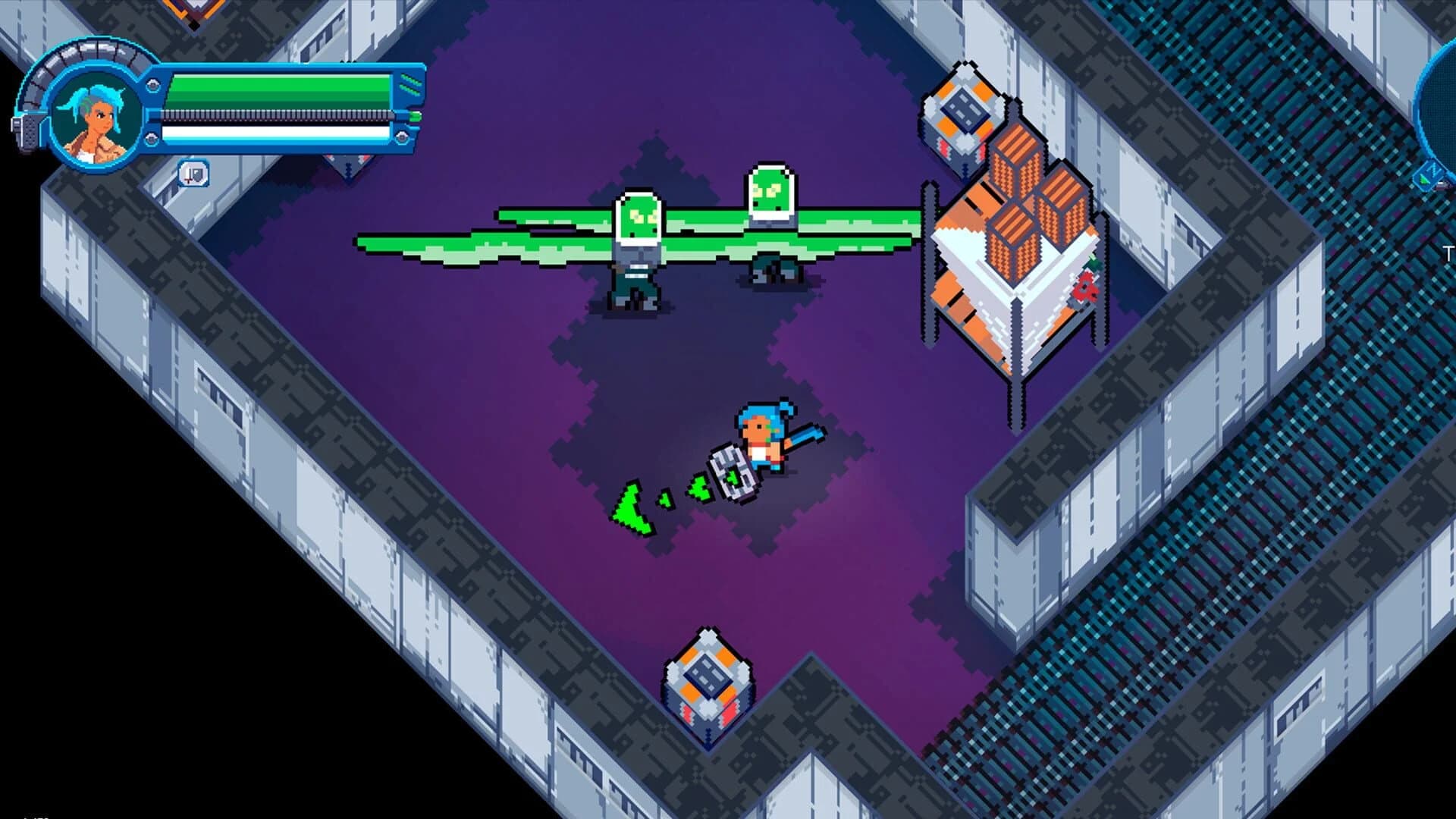
Task: Click the right-side bolt on the stamina bar
Action: (x=403, y=136)
